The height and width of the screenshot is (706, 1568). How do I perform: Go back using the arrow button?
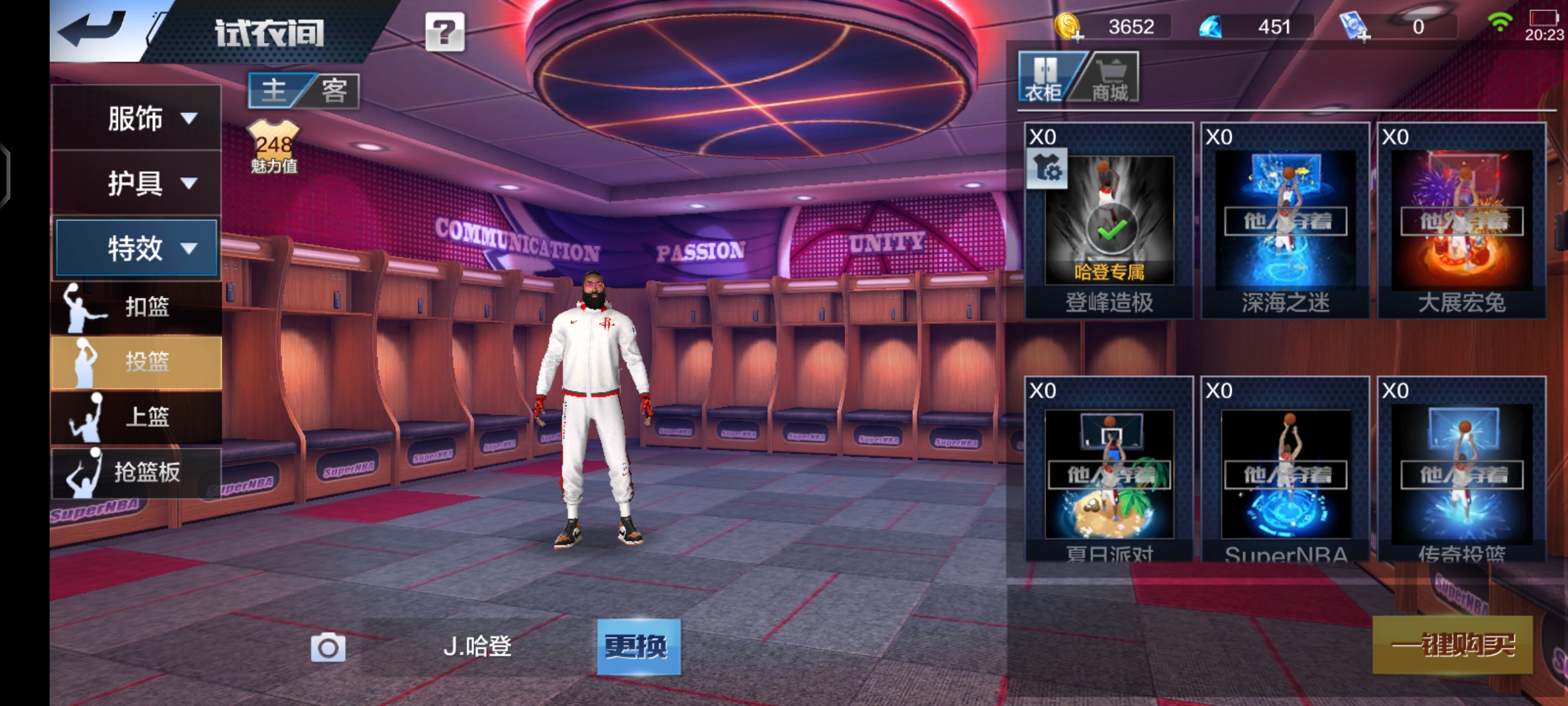tap(93, 29)
